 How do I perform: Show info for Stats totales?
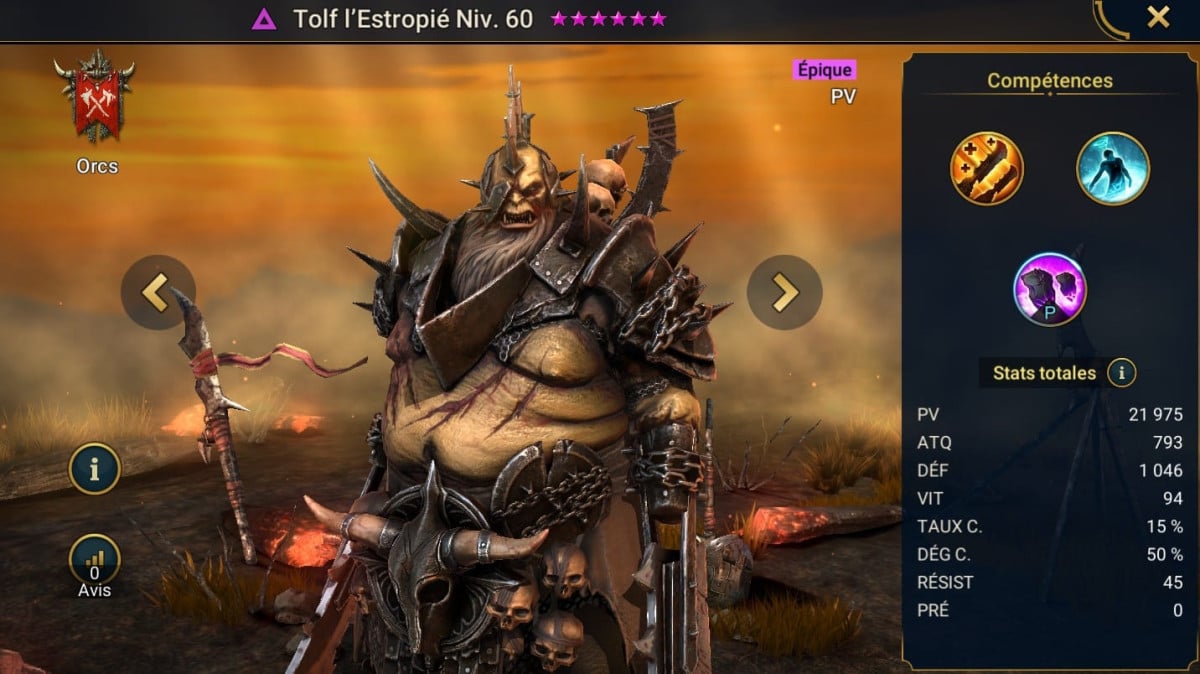click(1122, 374)
